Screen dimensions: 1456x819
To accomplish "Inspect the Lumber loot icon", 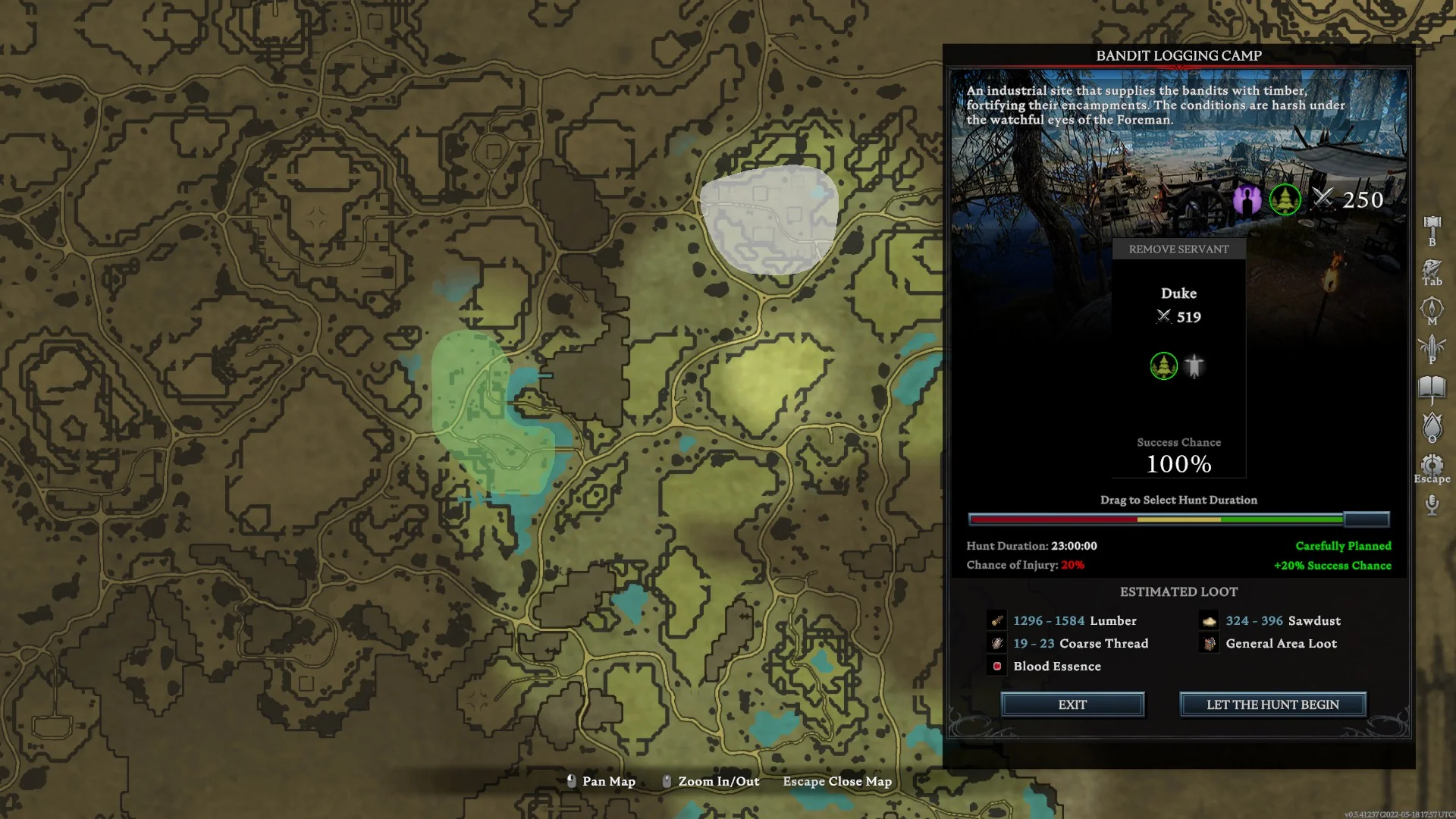I will (x=997, y=621).
